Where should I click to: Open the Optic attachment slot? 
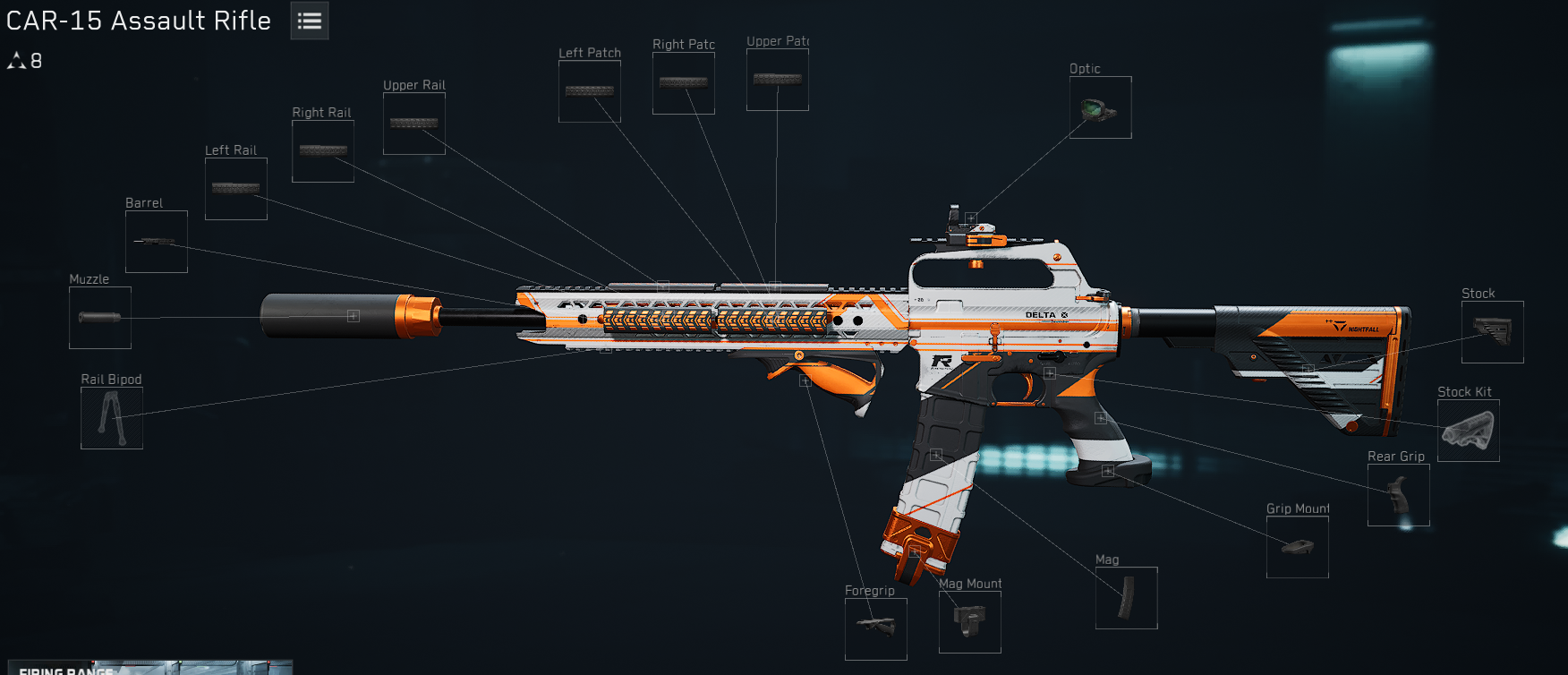coord(1099,107)
